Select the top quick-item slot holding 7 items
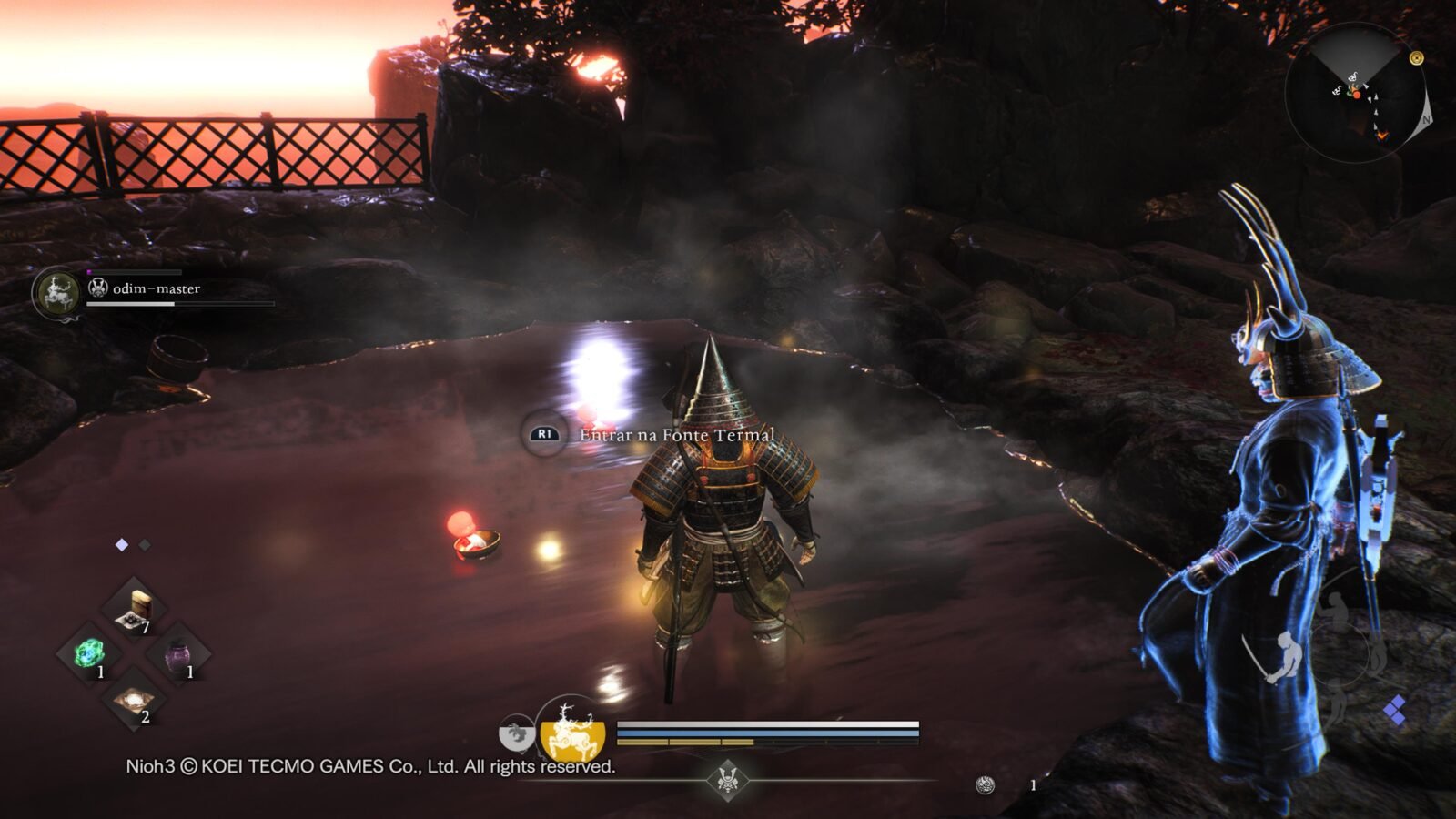 pyautogui.click(x=135, y=608)
